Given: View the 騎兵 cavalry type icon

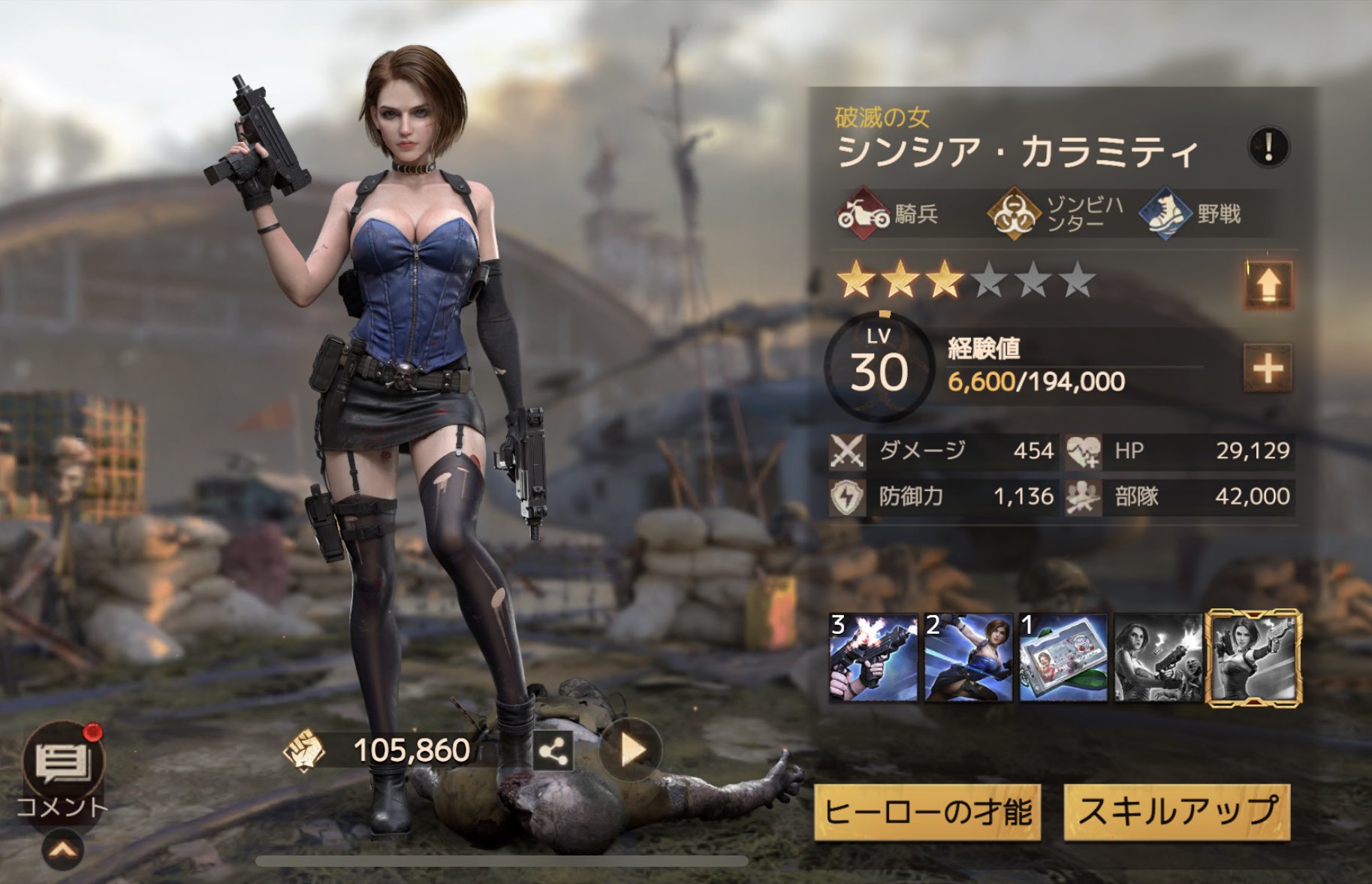Looking at the screenshot, I should [x=864, y=214].
